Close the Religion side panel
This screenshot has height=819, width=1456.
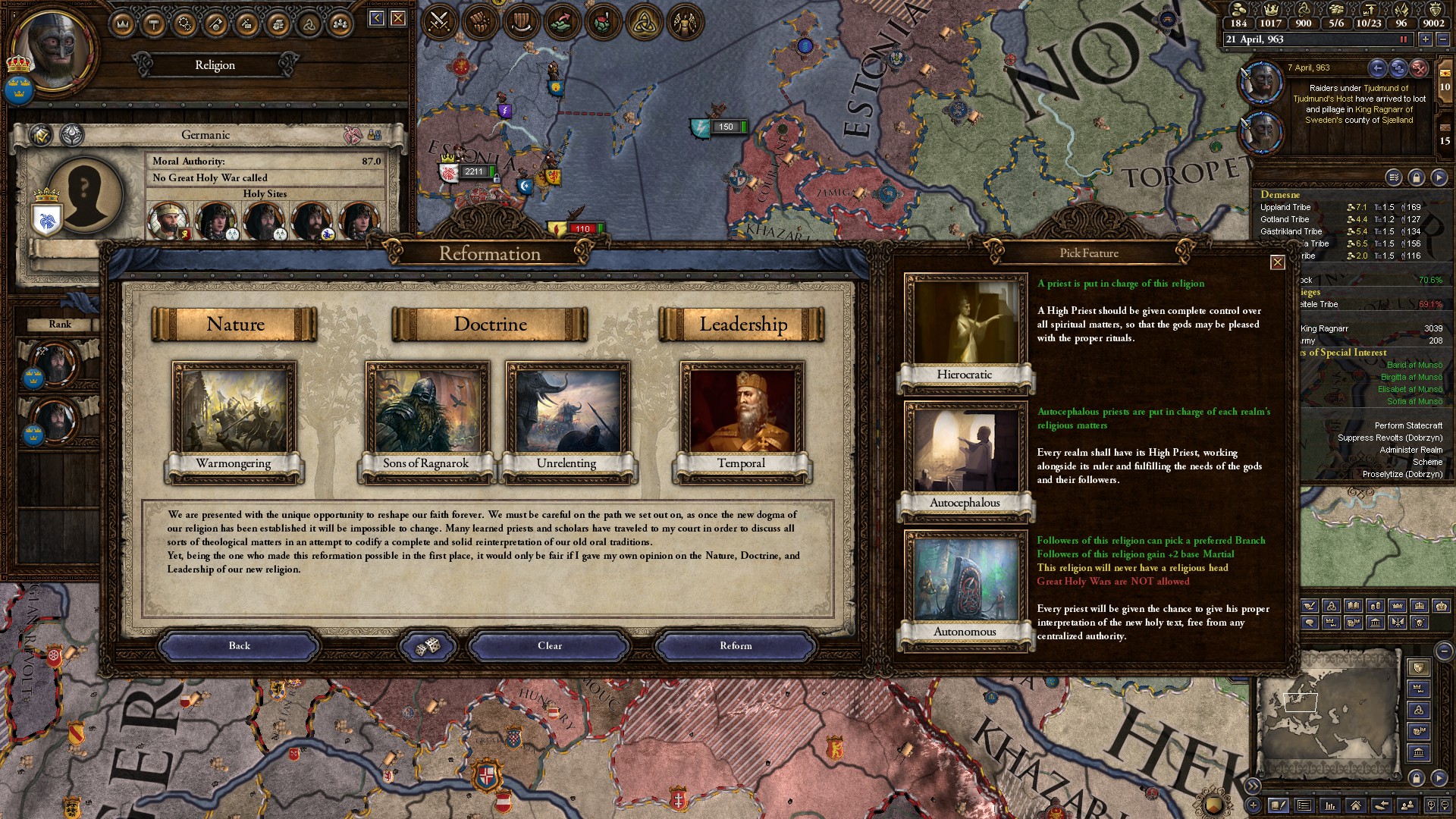(x=398, y=18)
